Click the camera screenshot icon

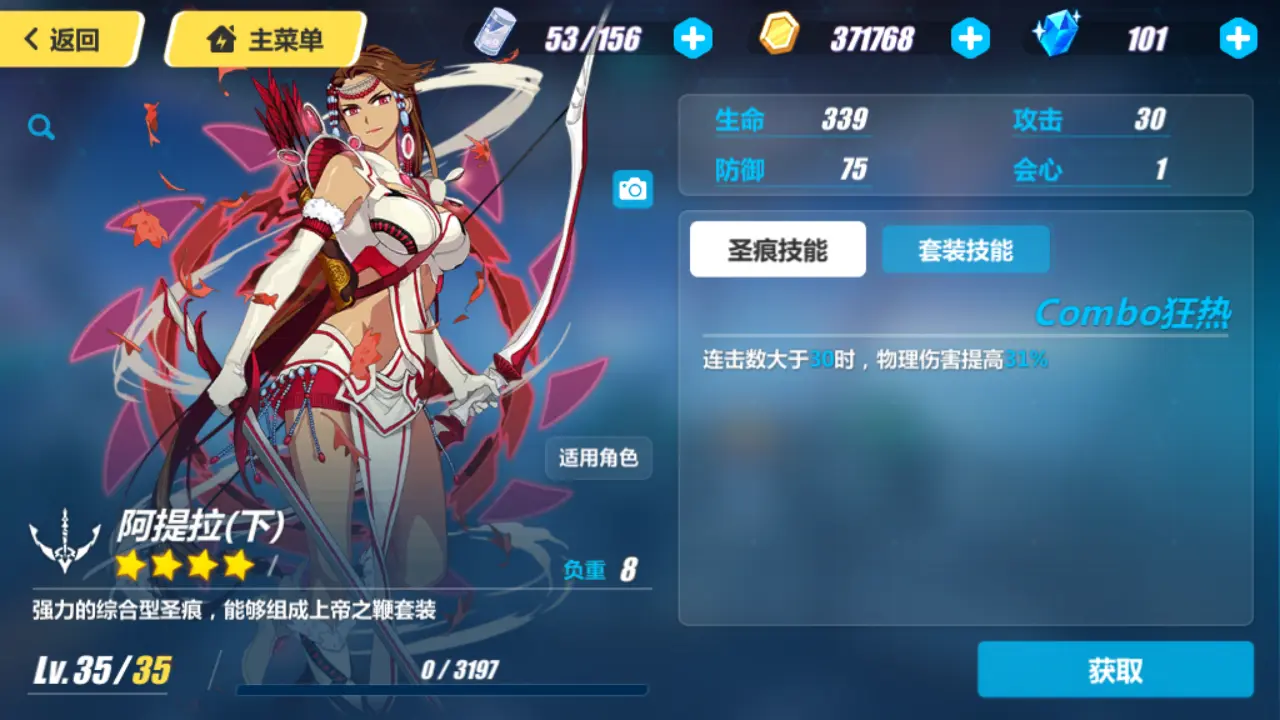tap(631, 189)
